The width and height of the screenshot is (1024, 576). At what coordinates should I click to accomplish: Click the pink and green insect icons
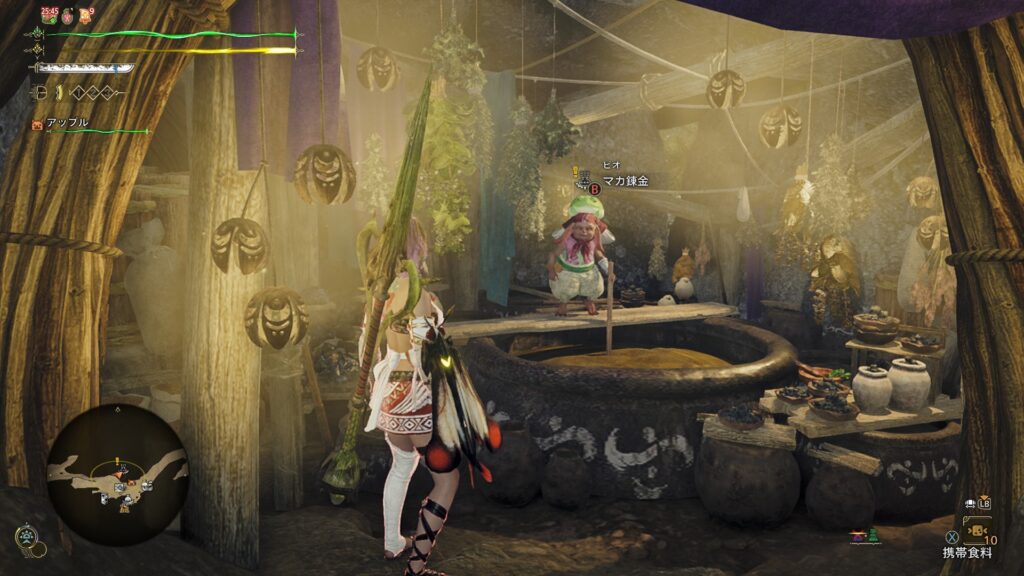pos(860,537)
